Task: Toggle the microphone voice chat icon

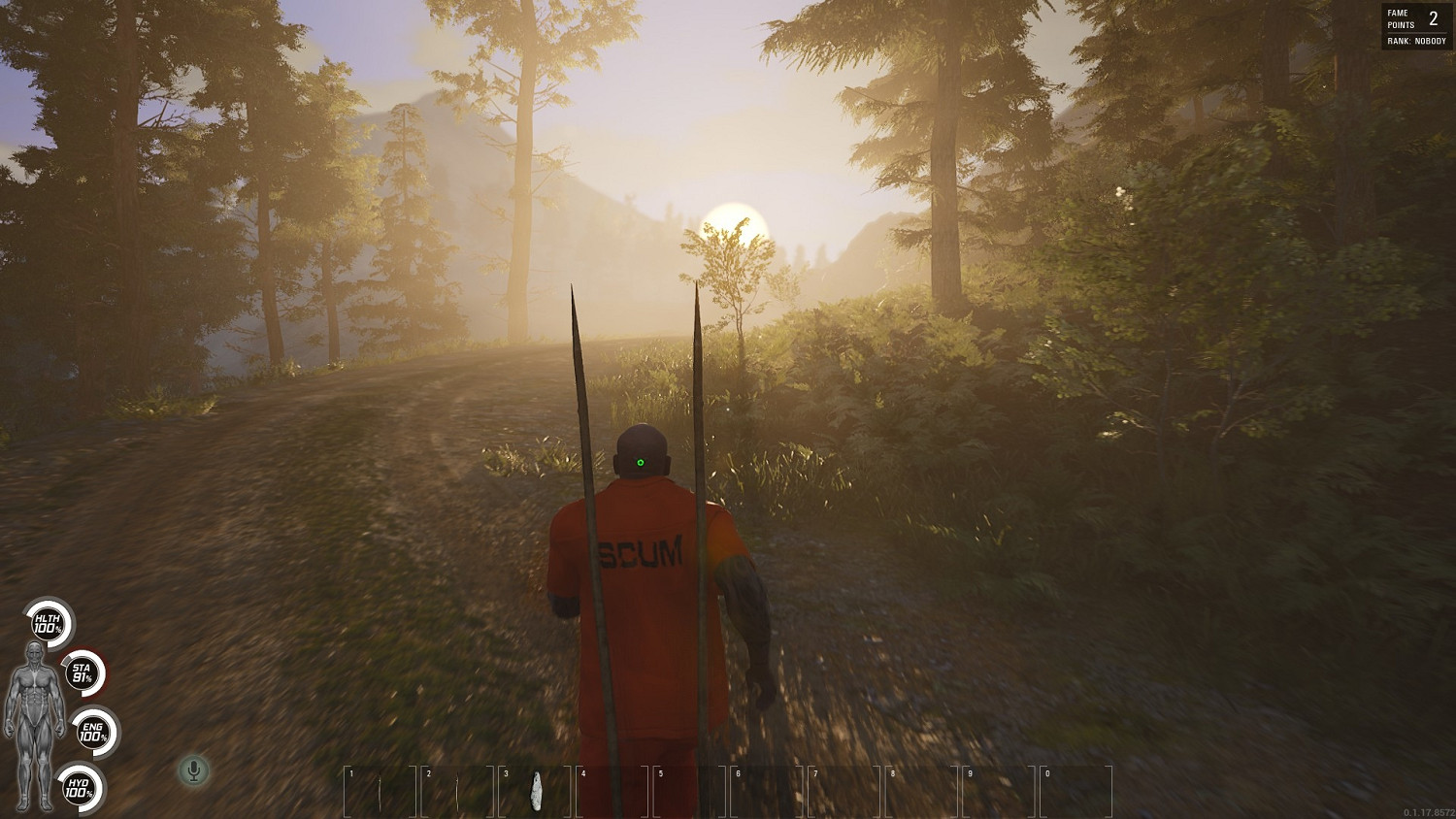Action: (x=194, y=771)
